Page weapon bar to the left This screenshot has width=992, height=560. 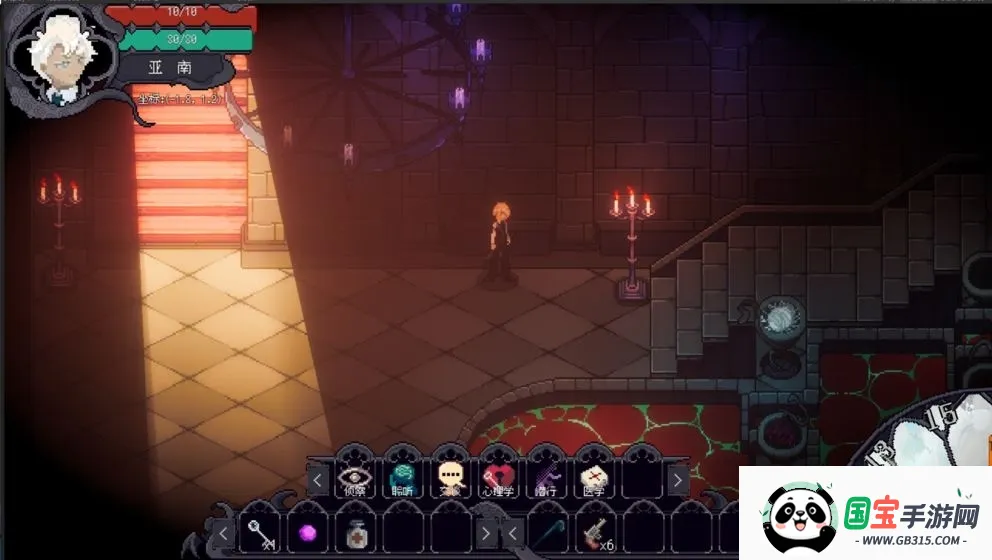[x=511, y=534]
